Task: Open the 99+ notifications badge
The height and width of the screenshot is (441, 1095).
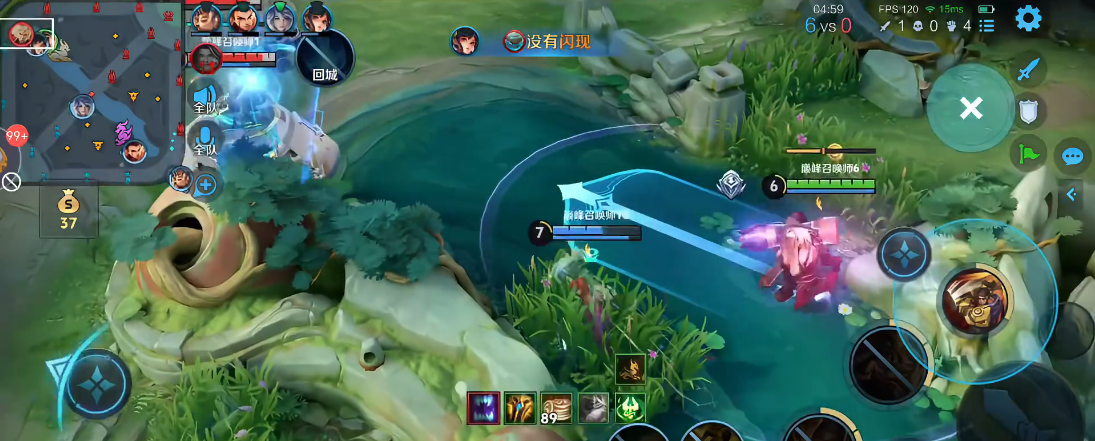Action: pyautogui.click(x=16, y=136)
